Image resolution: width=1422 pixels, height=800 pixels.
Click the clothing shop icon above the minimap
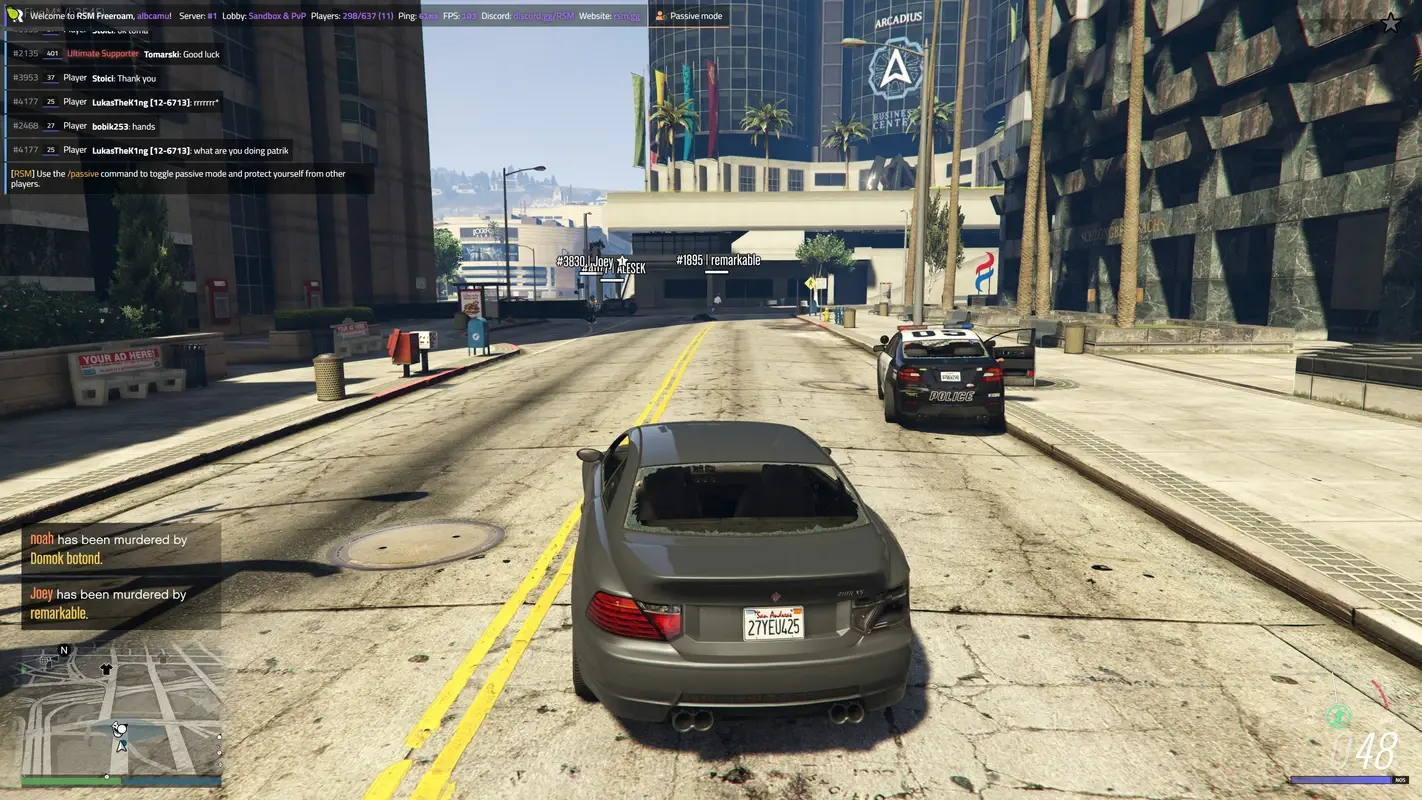106,668
